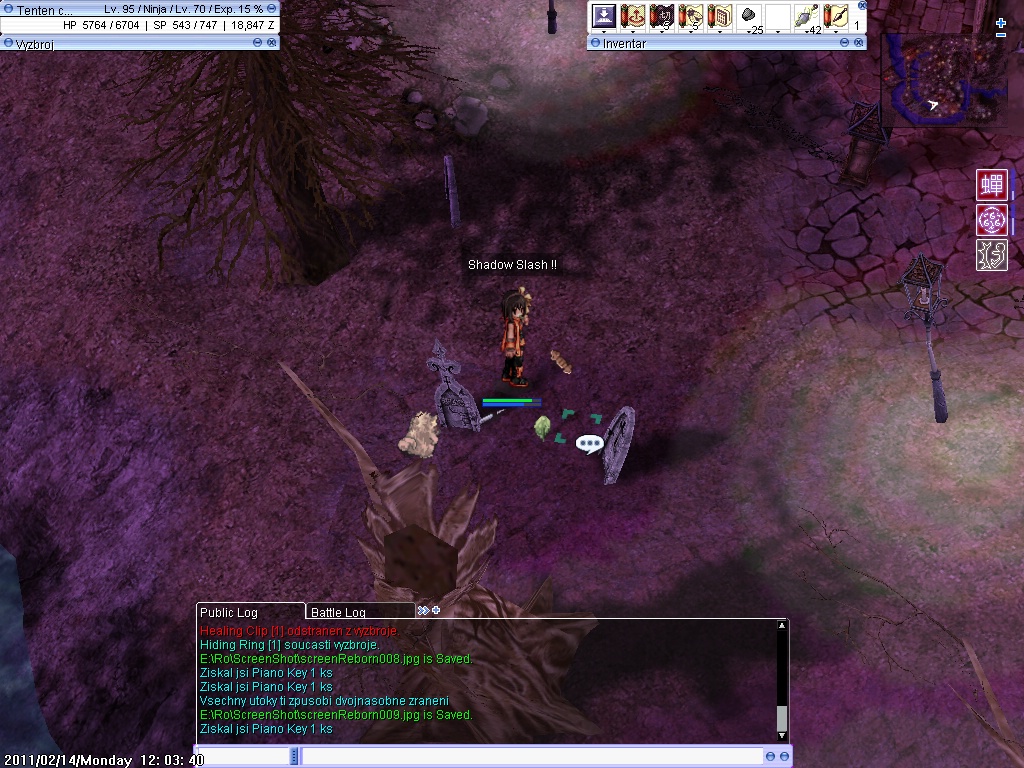This screenshot has width=1024, height=768.
Task: Zoom out the minimap with minus button
Action: (1001, 36)
